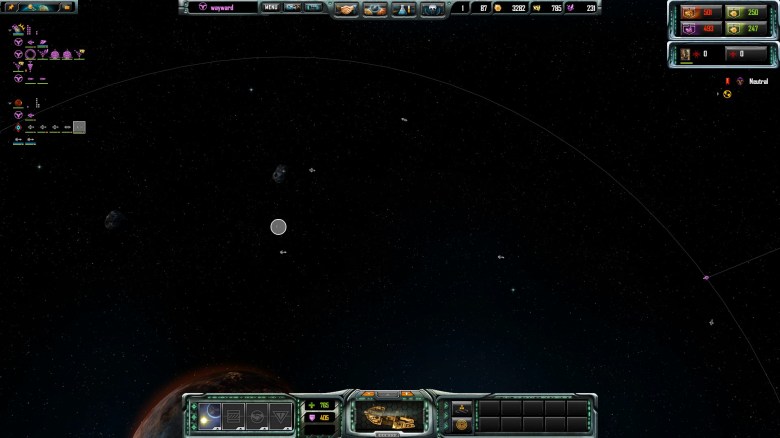Select the purple ring structure in the empire tree

[31, 54]
